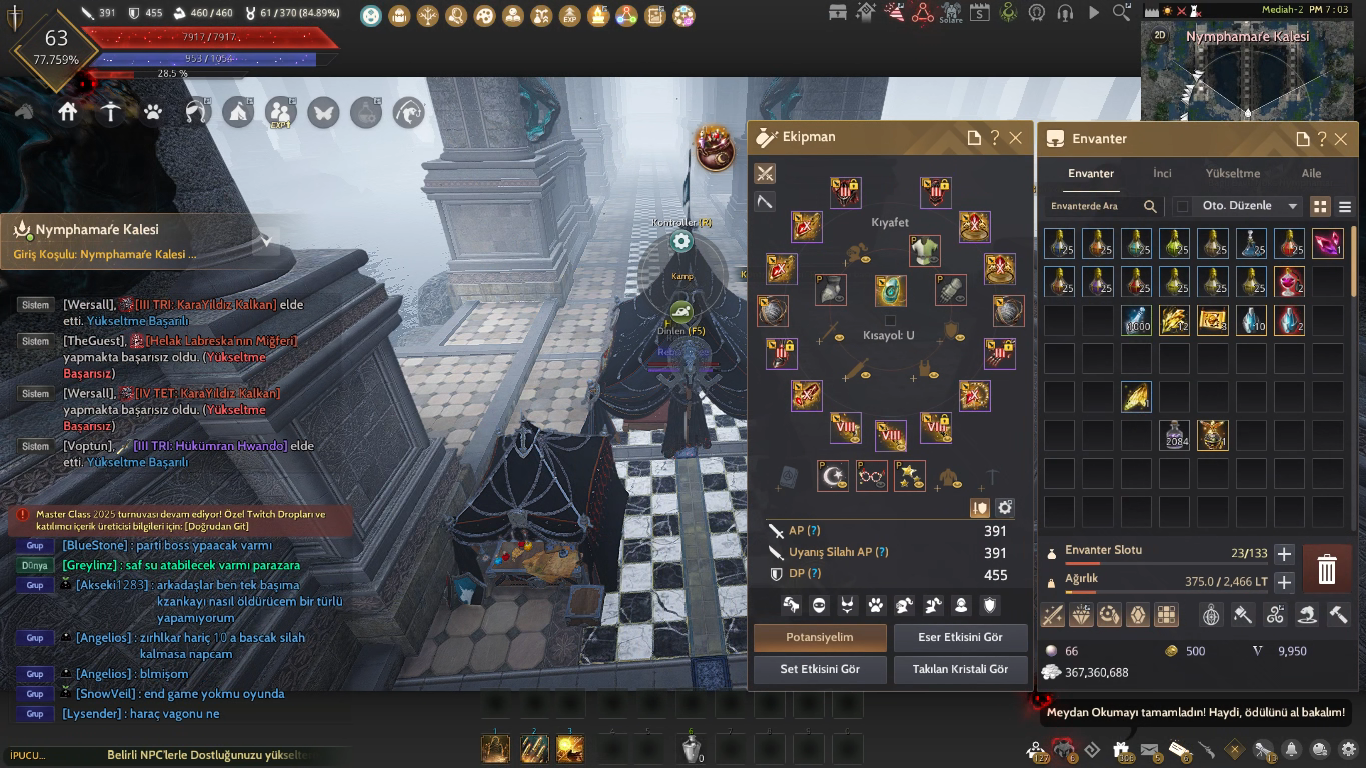
Task: Open the Yükseltme inventory tab
Action: 1232,173
